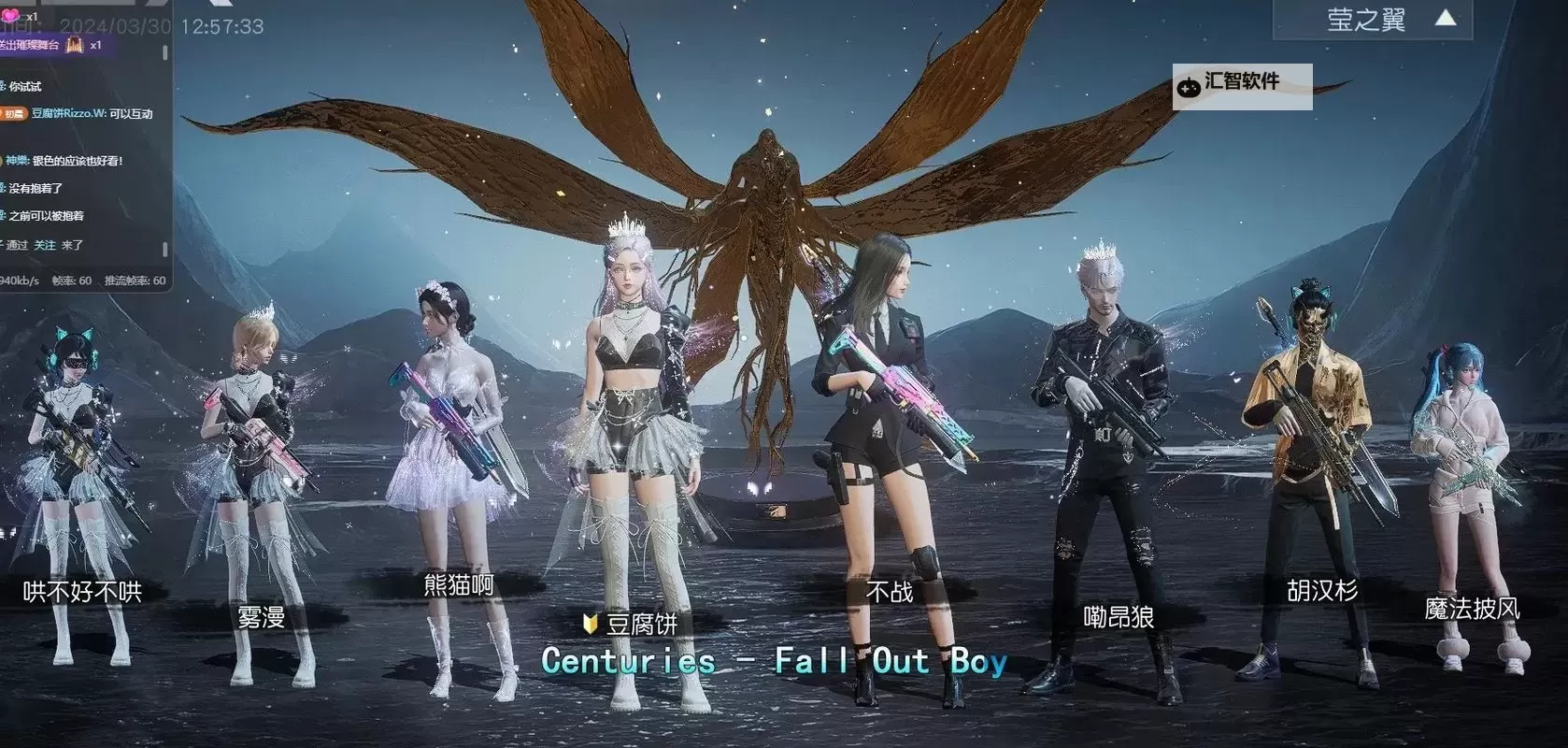Click the 关注 follow link in chat
The height and width of the screenshot is (748, 1568).
[x=44, y=245]
